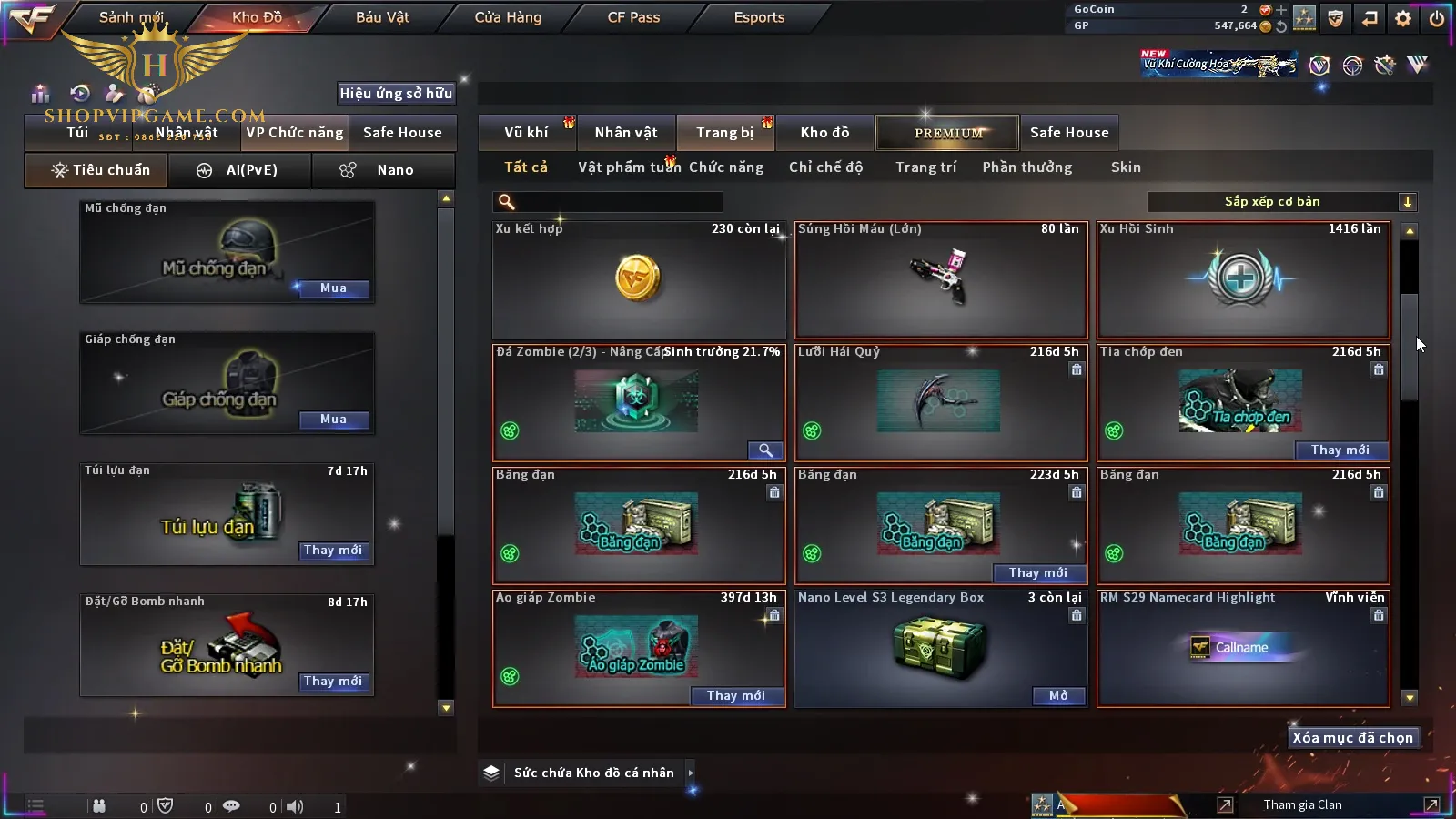Select the Vũ khí inventory tab
1456x819 pixels.
click(526, 133)
